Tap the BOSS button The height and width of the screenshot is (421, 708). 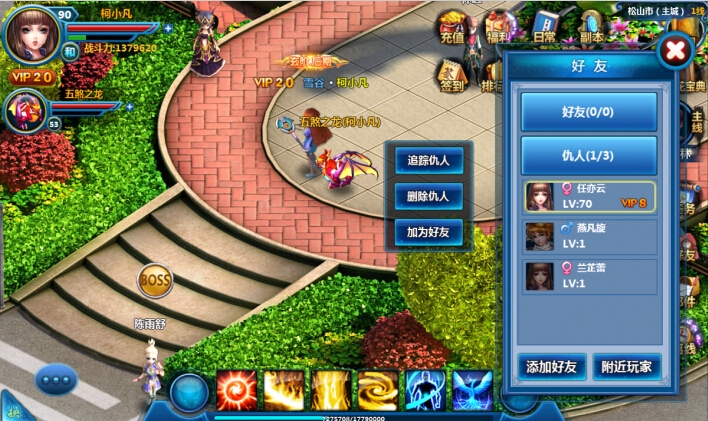155,278
